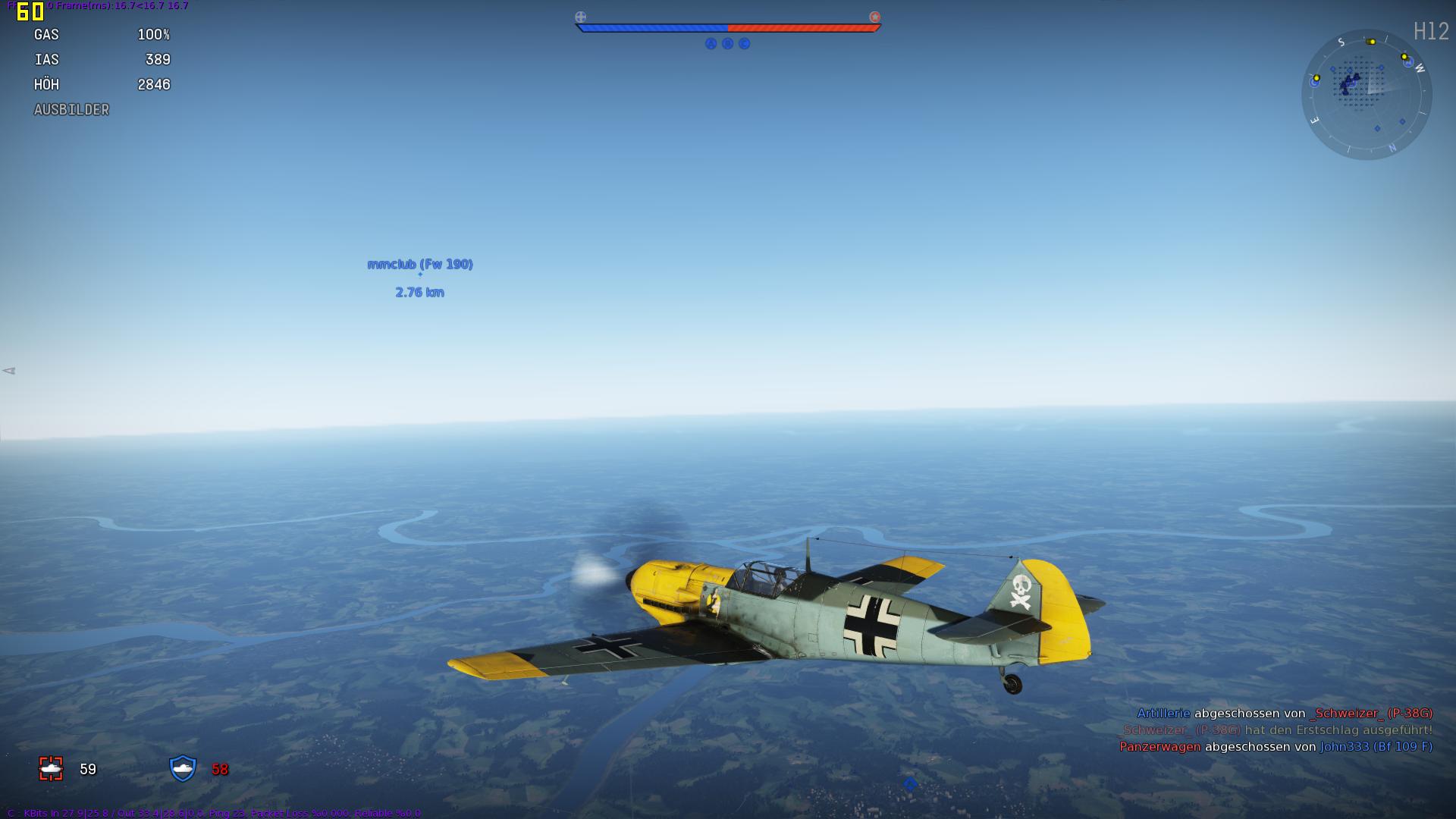Select capture point C indicator
1456x819 pixels.
pos(744,44)
